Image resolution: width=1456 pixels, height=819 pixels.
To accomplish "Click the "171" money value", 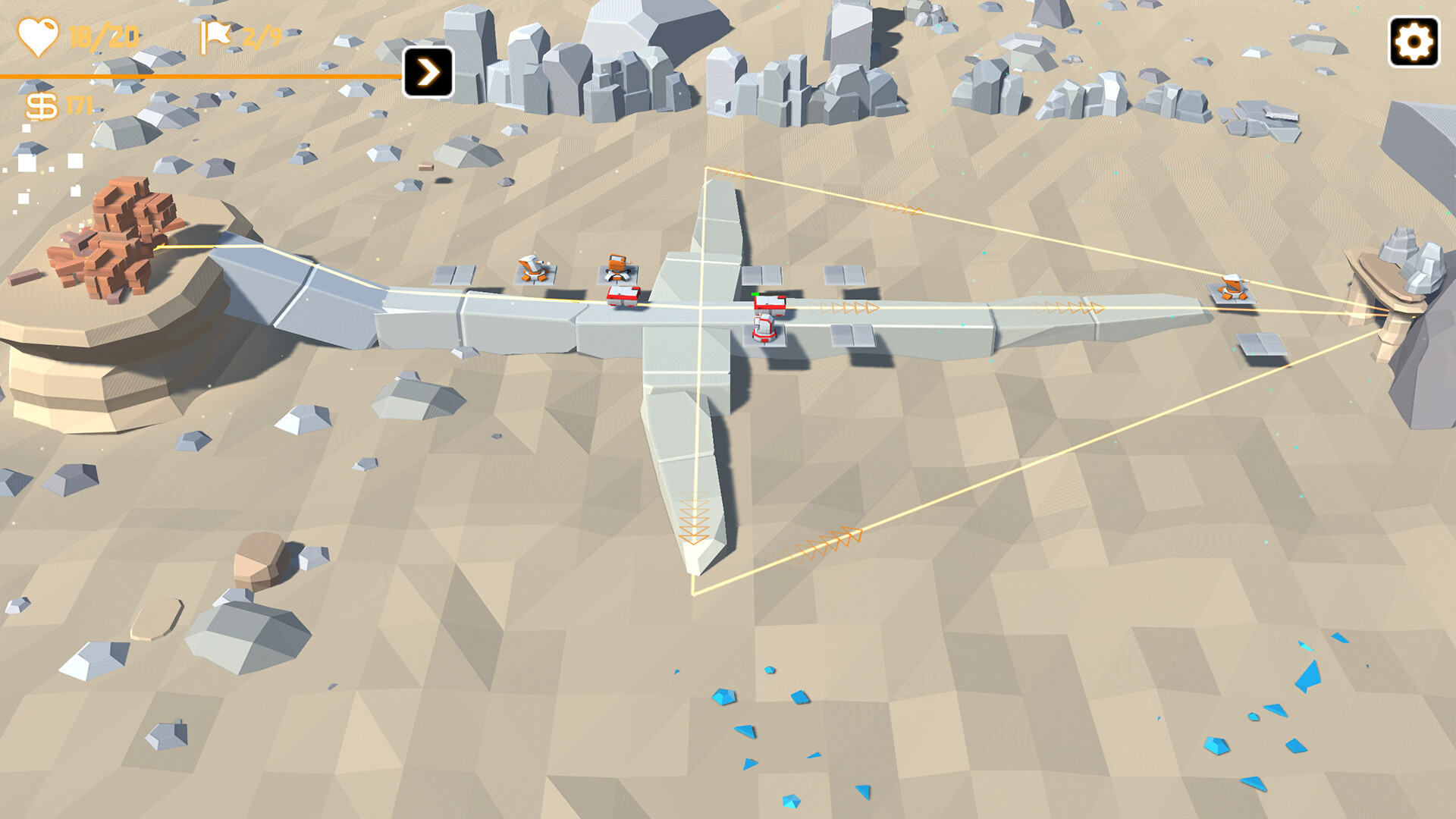I will coord(78,105).
